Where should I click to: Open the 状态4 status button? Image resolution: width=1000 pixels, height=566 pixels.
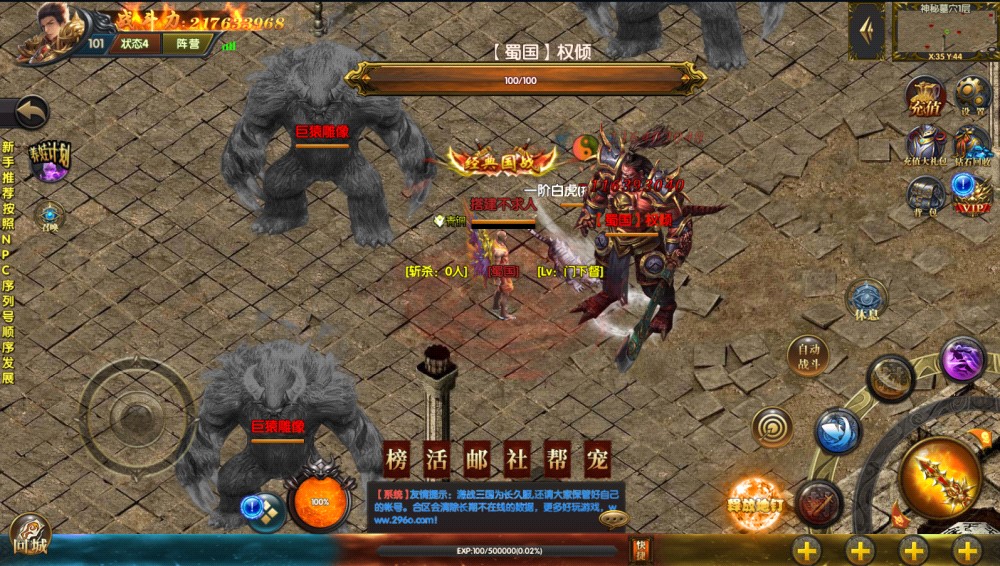[x=134, y=43]
